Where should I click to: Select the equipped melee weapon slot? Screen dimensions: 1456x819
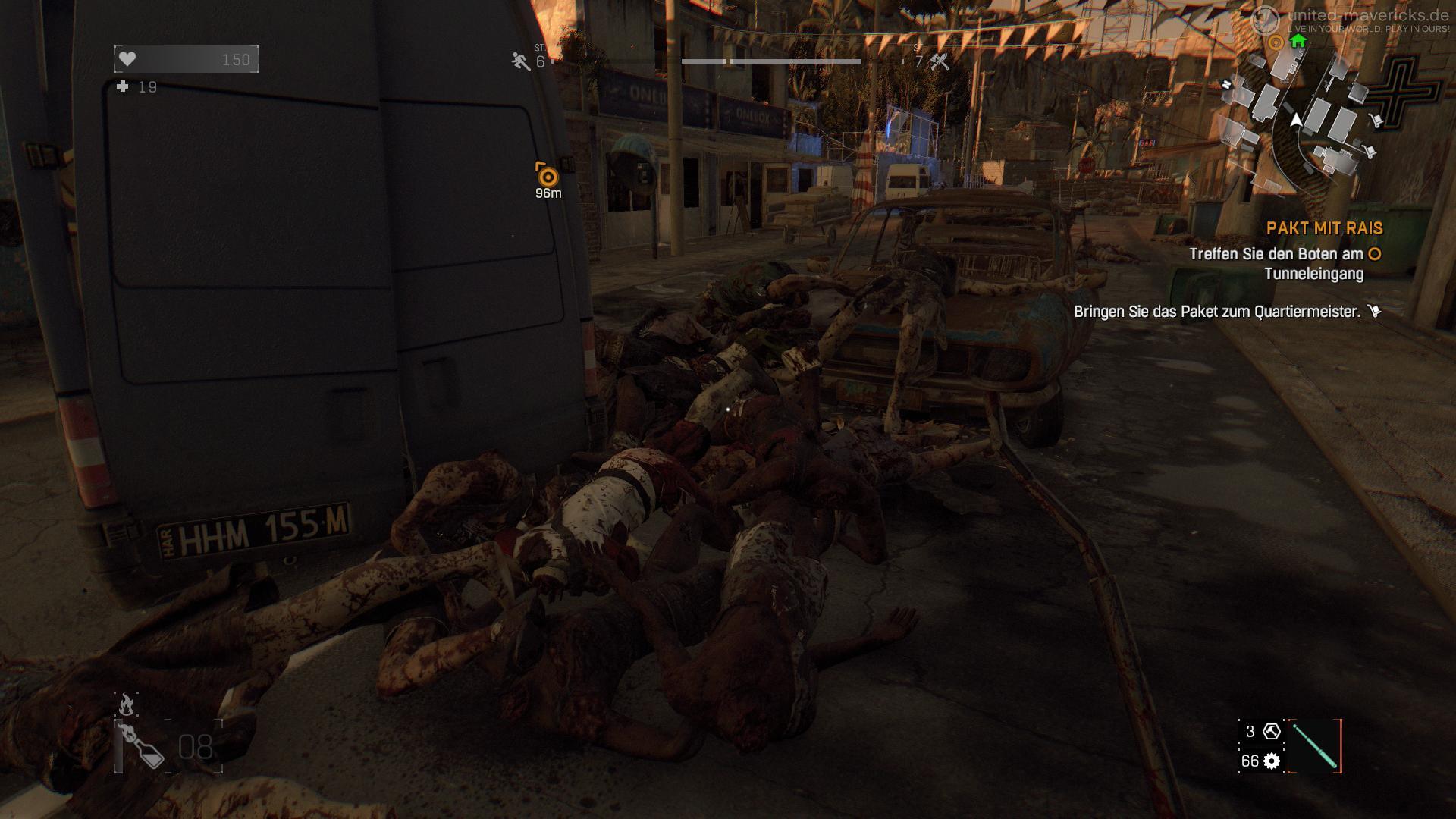1314,746
